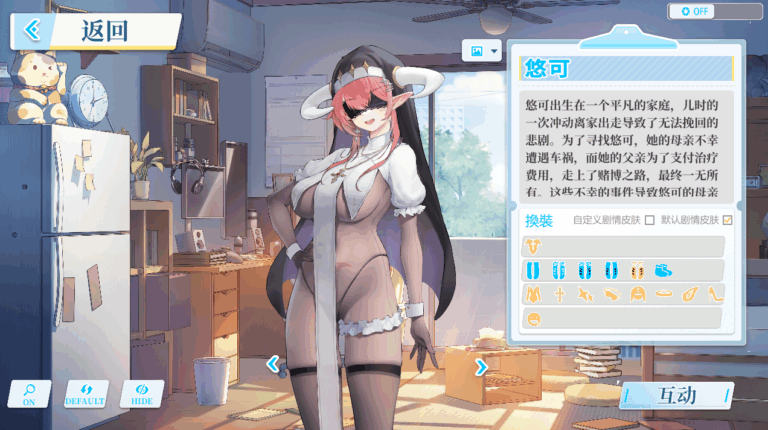Toggle the headdress veil accessory icon
The image size is (768, 430).
point(636,295)
